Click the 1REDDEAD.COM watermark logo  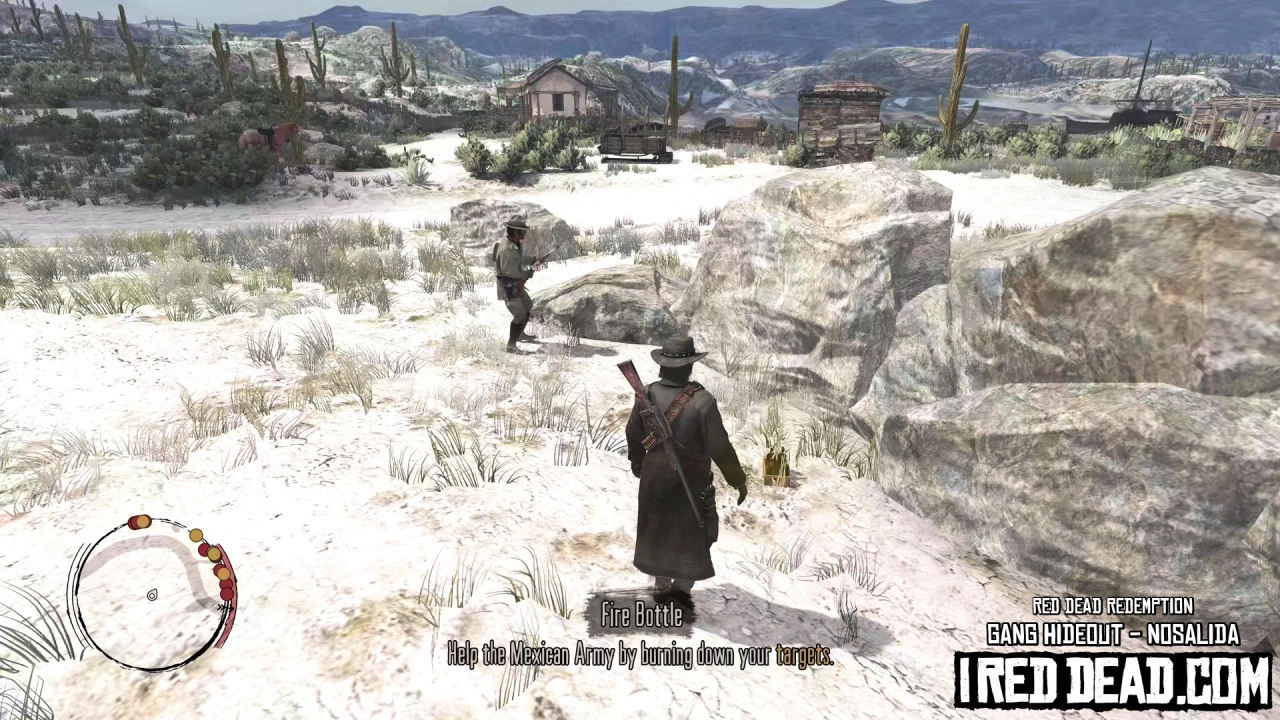tap(1113, 676)
